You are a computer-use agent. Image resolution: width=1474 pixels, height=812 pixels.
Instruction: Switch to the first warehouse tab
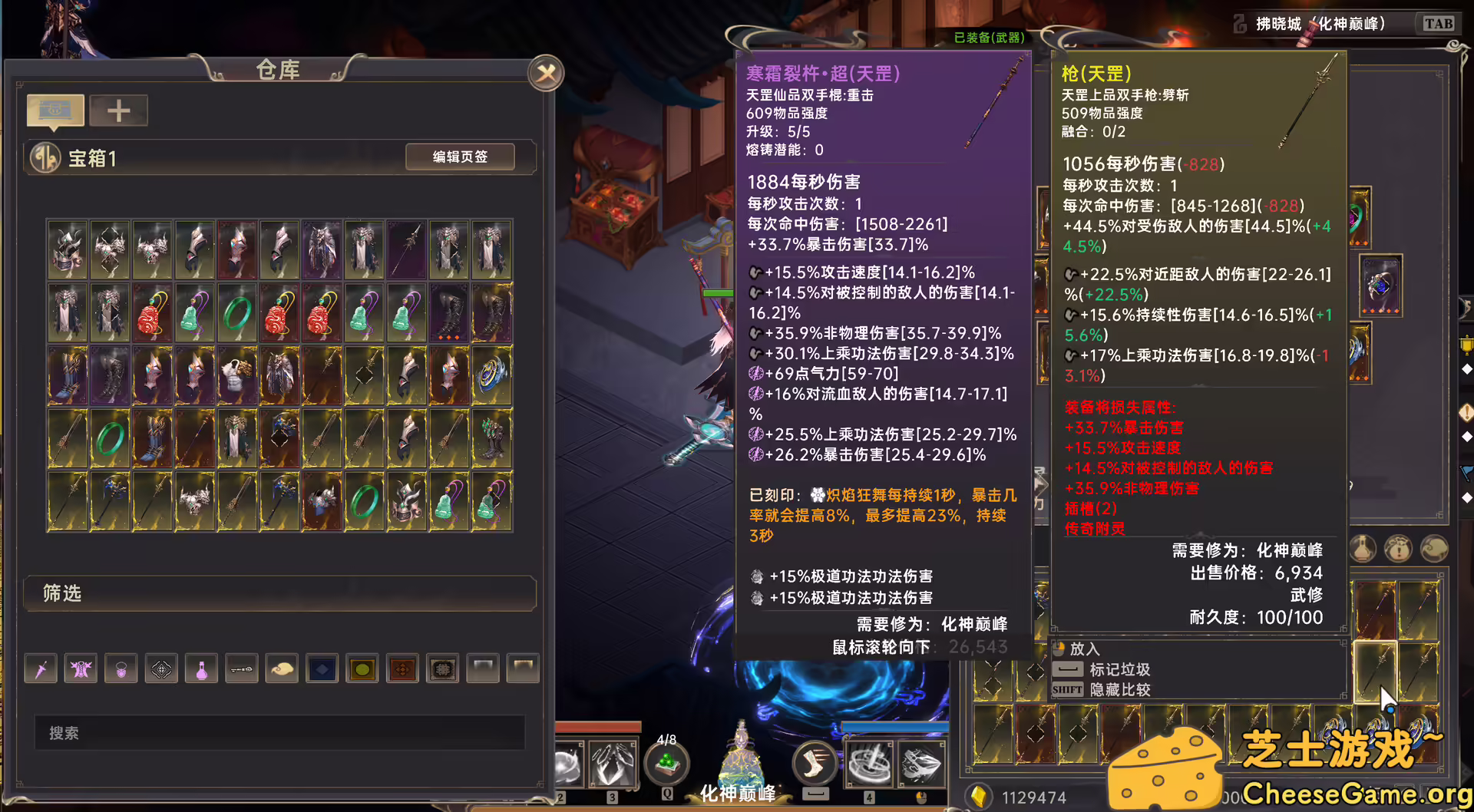pos(54,110)
